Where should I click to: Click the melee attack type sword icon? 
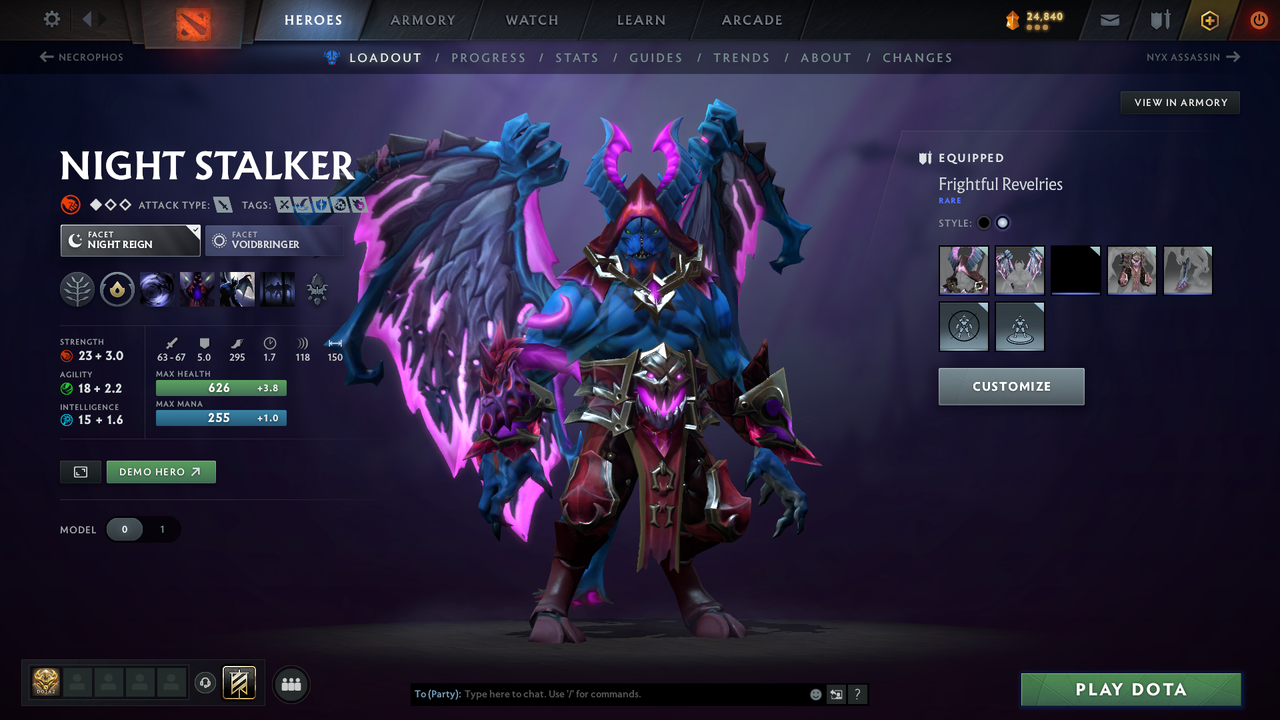pos(222,205)
